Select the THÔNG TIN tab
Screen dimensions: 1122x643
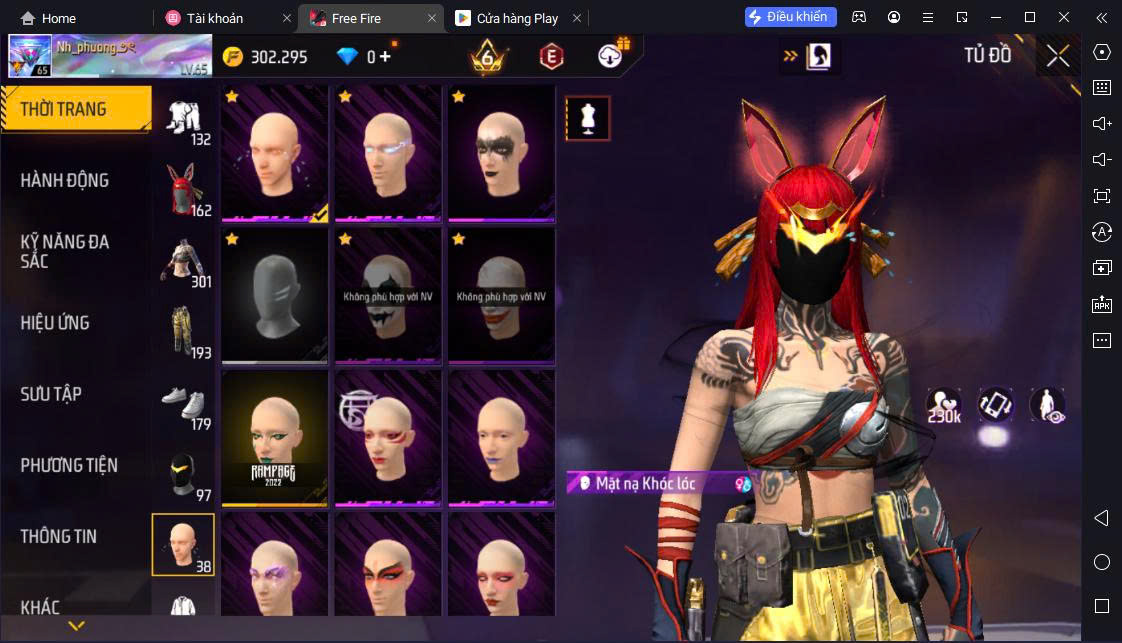click(x=59, y=536)
